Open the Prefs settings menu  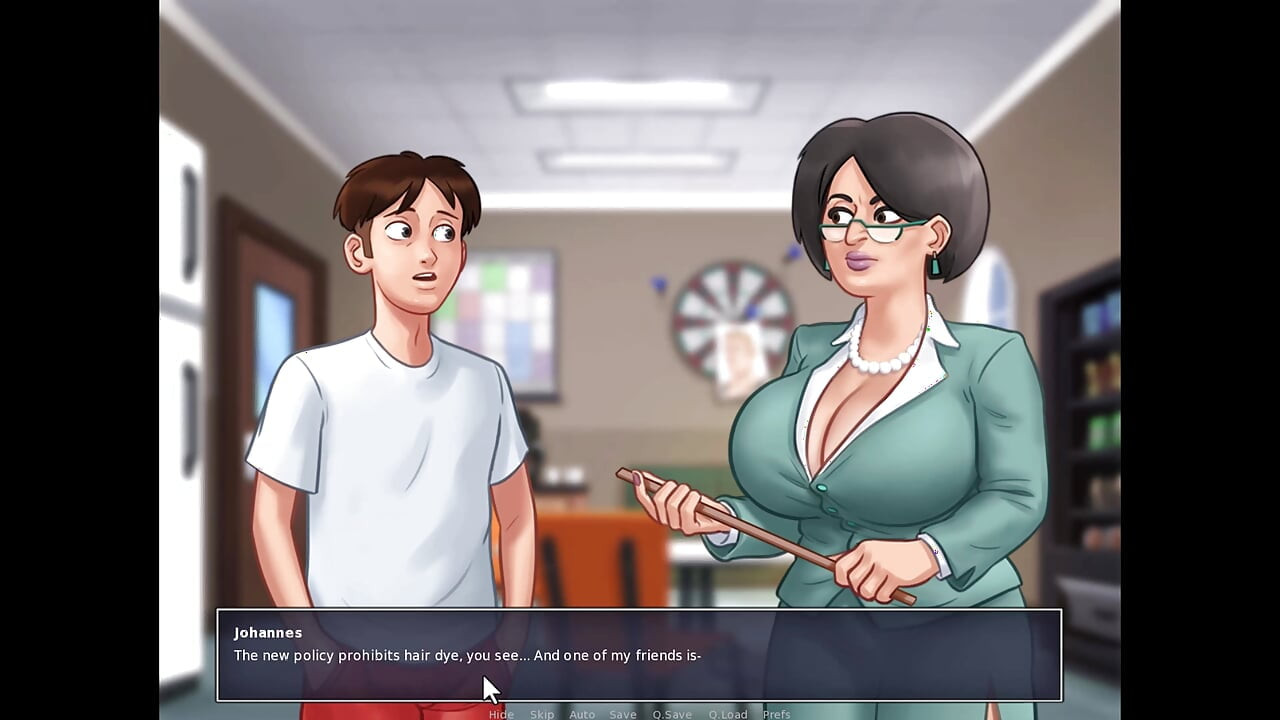coord(775,714)
